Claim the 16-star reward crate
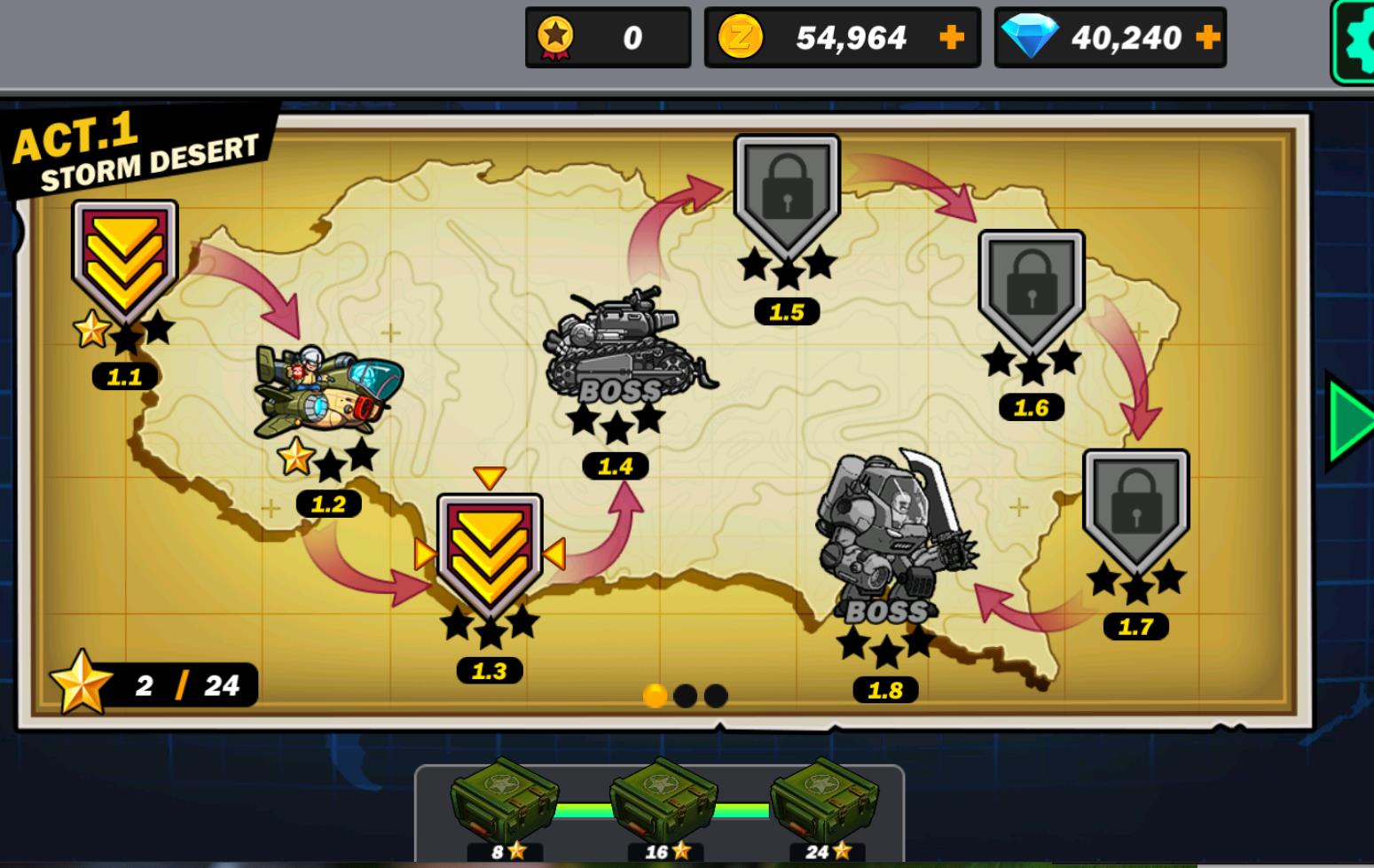The image size is (1374, 868). click(x=663, y=804)
